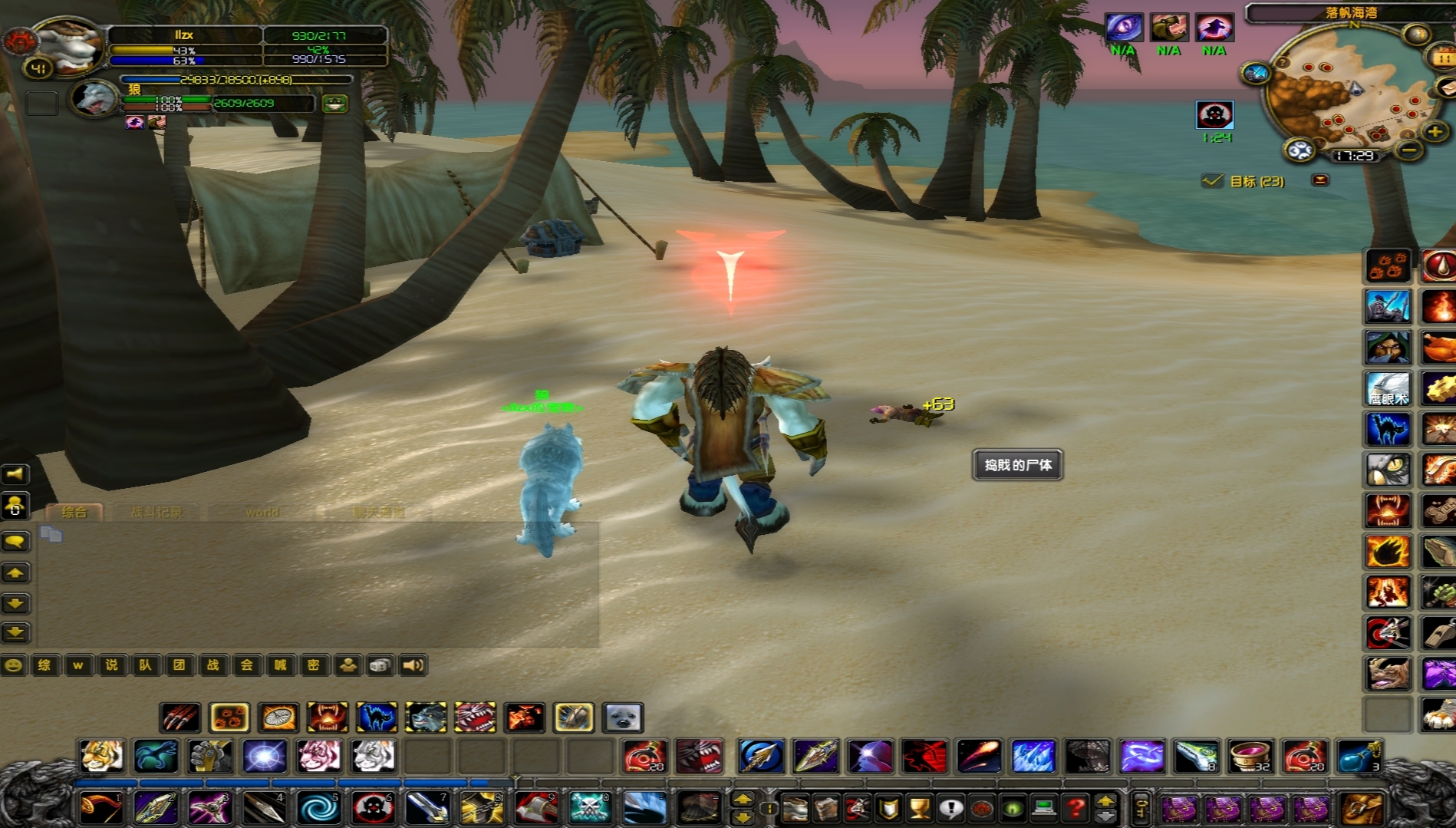Open the leather backpack

click(x=1362, y=808)
